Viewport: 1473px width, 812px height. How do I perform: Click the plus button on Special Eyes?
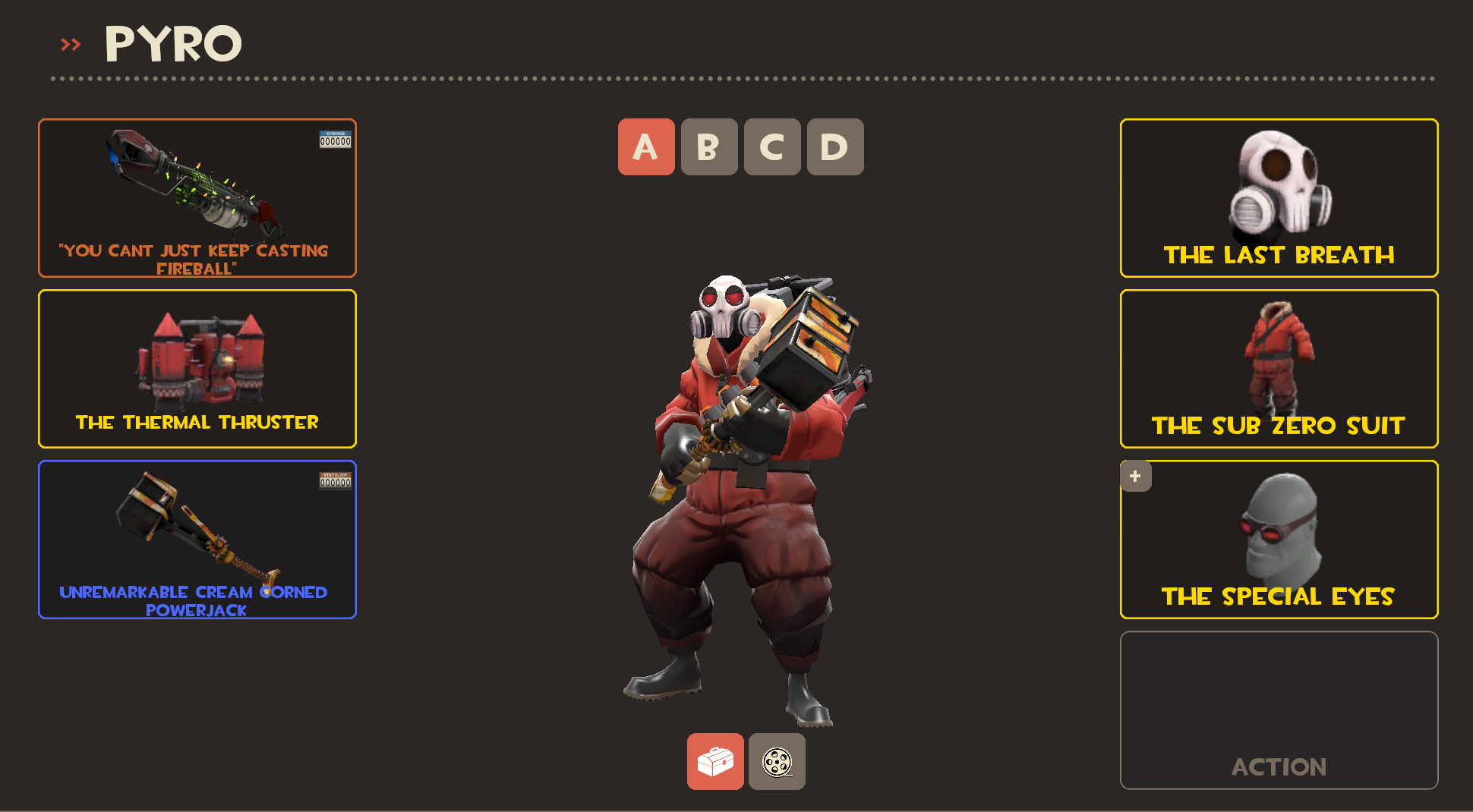coord(1135,477)
